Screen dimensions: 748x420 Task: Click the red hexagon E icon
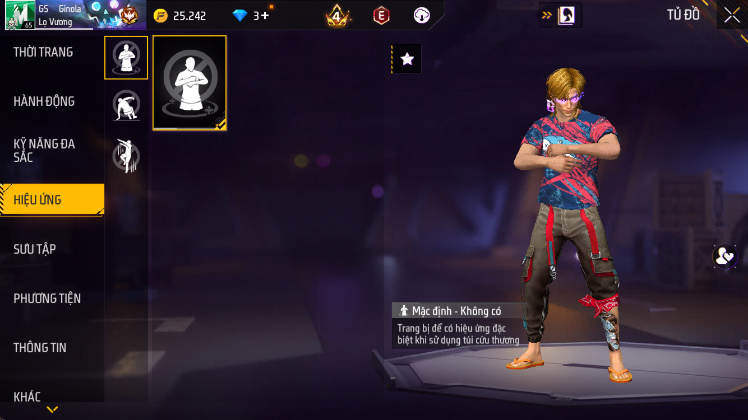[x=381, y=16]
